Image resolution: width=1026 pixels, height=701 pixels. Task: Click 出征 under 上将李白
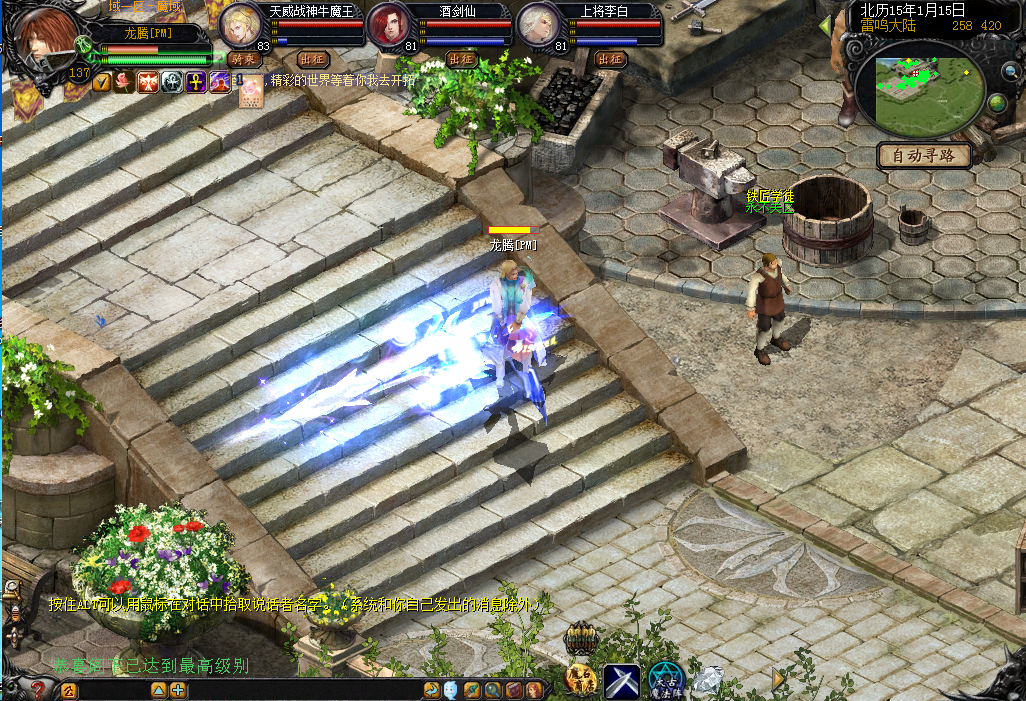click(609, 59)
